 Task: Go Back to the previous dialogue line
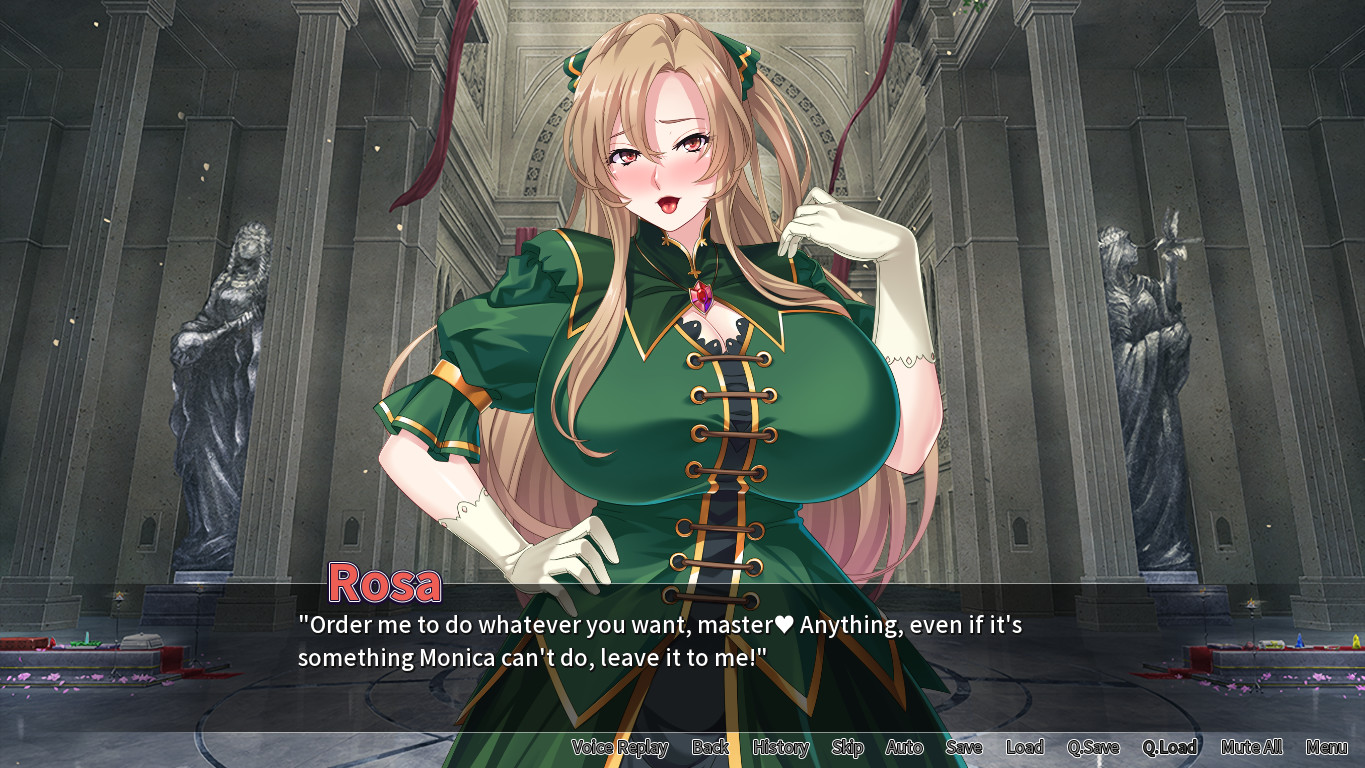(710, 747)
